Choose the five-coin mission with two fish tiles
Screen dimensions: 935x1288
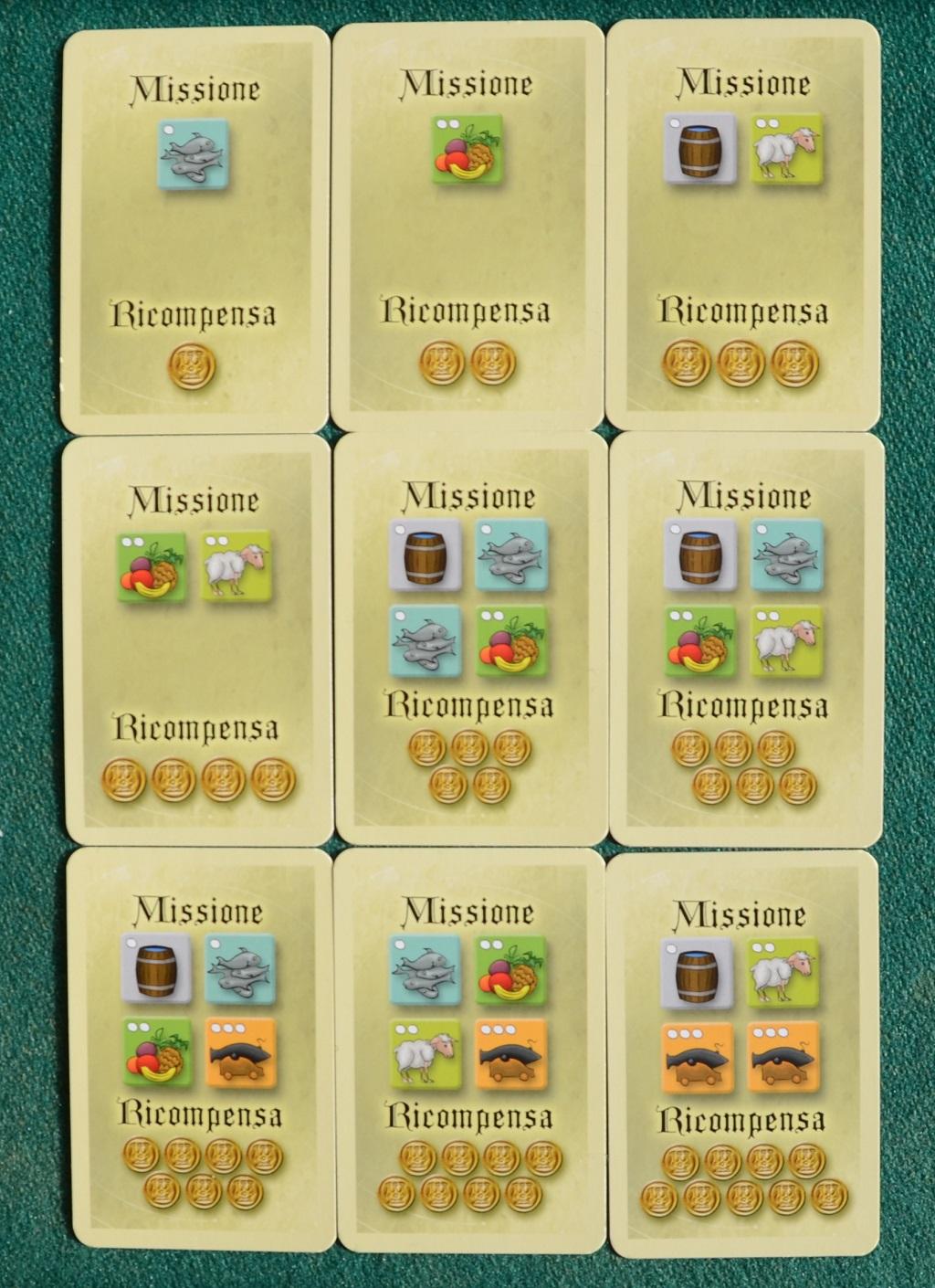(469, 639)
